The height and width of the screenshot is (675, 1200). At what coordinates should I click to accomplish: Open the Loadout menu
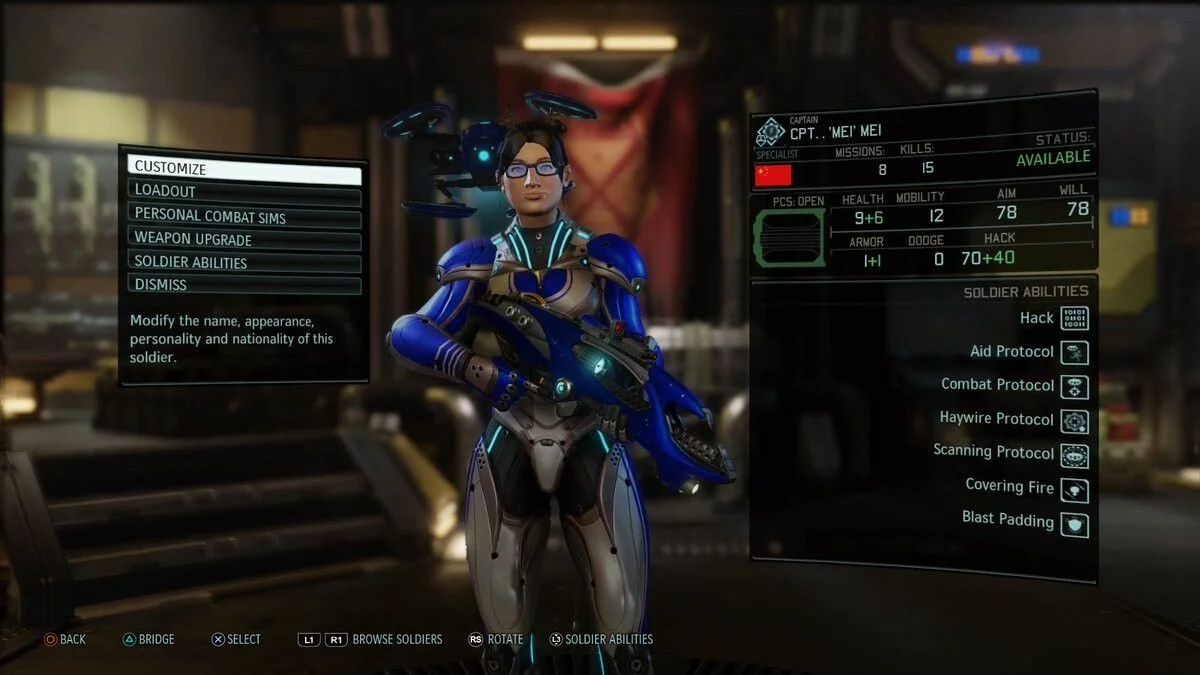click(244, 191)
